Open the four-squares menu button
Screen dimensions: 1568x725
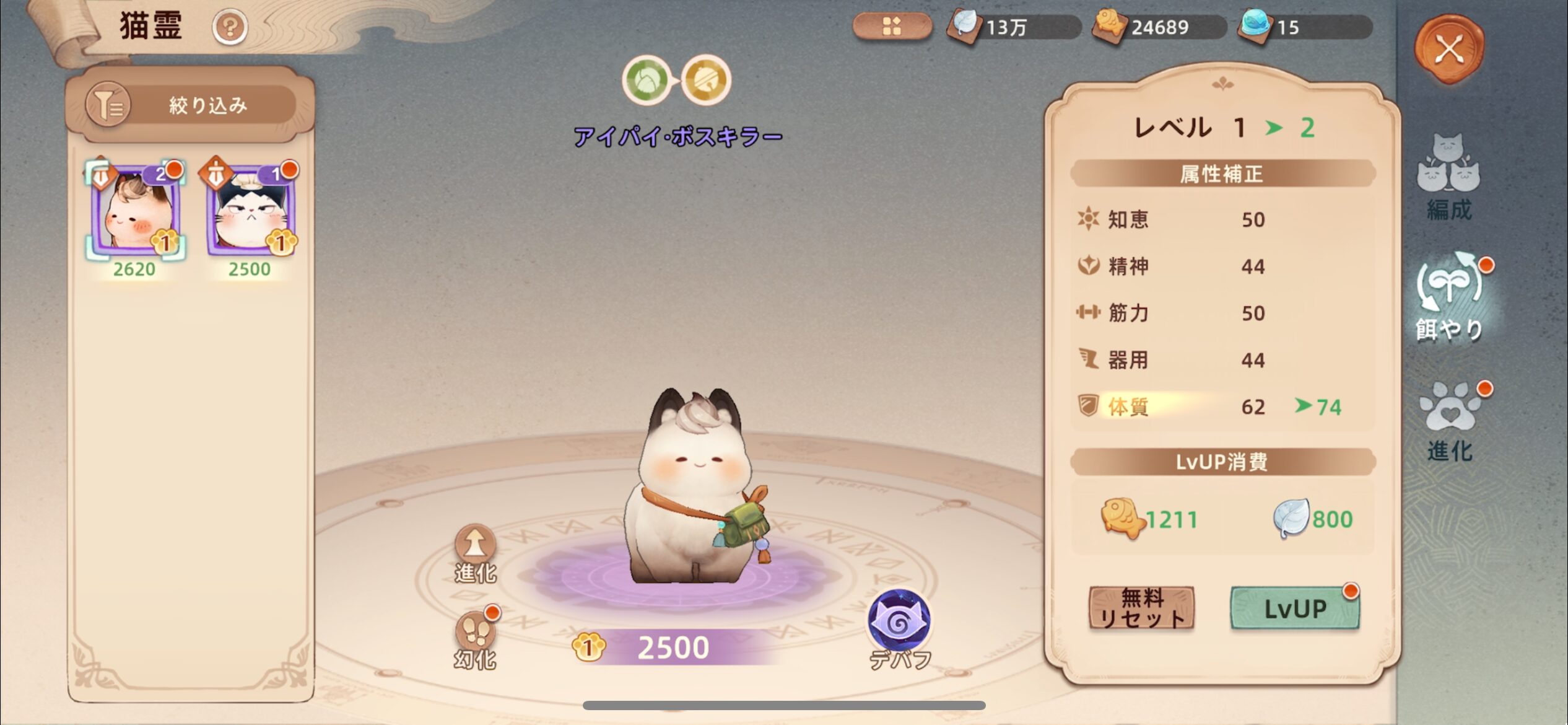(x=892, y=27)
